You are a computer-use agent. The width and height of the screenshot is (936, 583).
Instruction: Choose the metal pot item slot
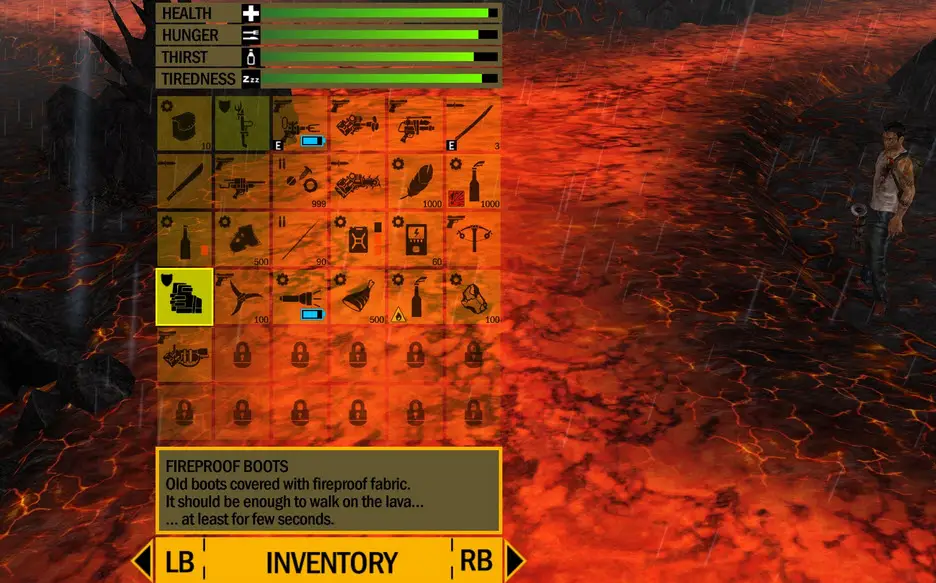click(x=185, y=124)
